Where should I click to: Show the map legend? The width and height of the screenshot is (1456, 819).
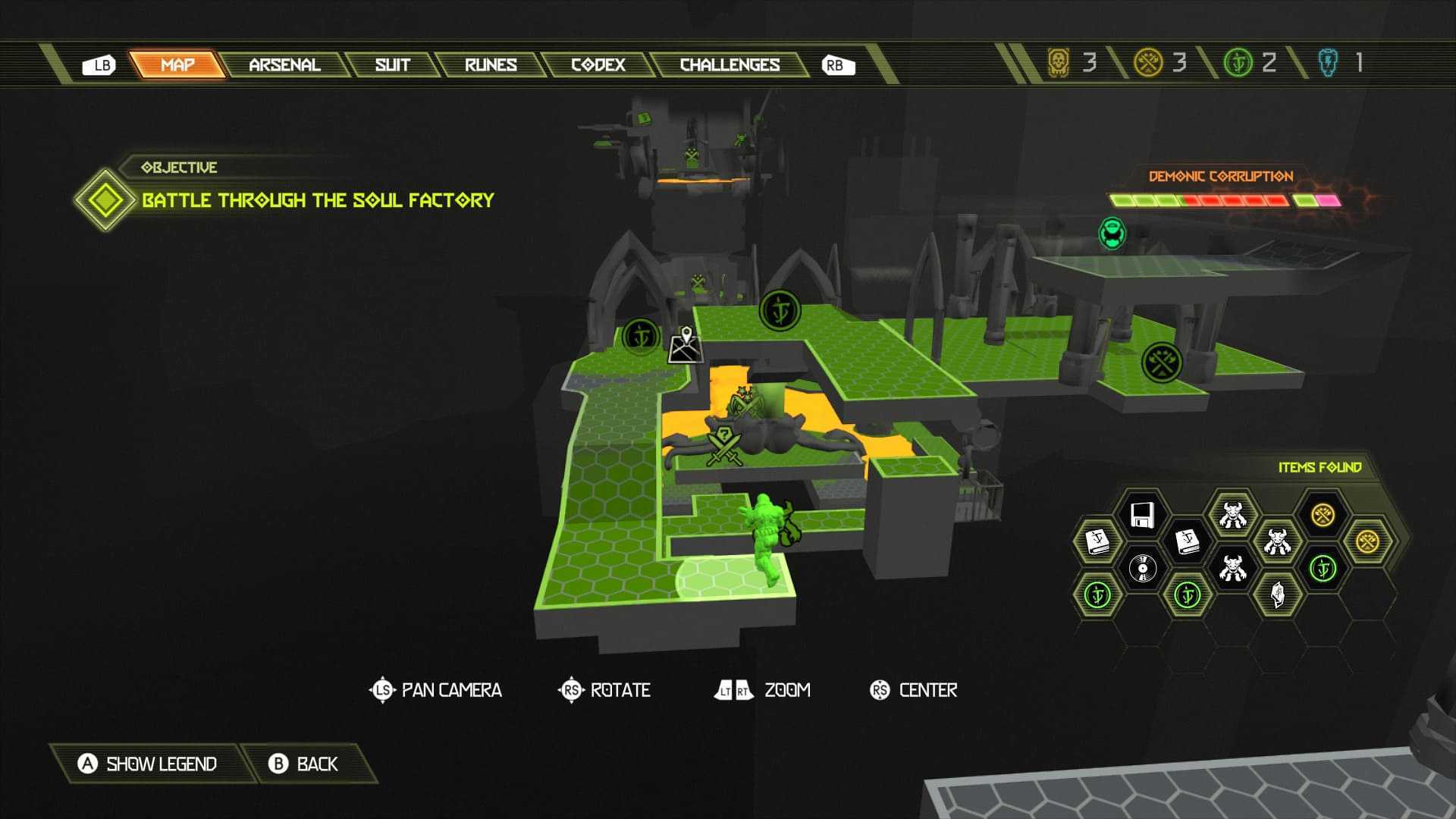(x=148, y=764)
